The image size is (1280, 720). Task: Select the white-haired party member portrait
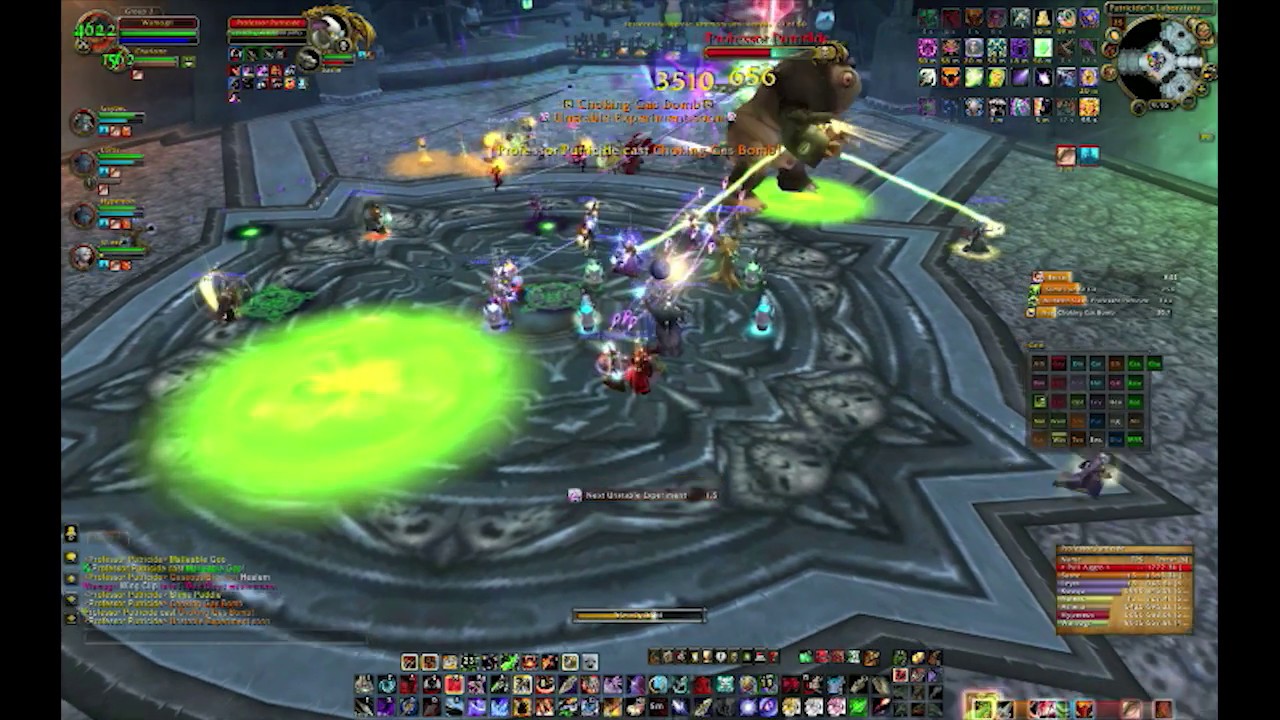pyautogui.click(x=82, y=257)
